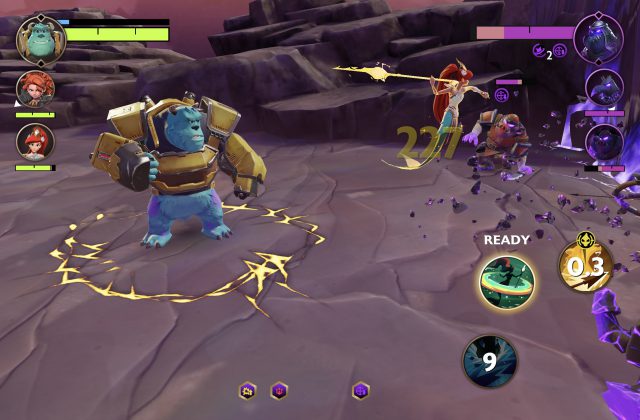Select Sulley's active guardian portrait
640x420 pixels.
click(x=41, y=37)
